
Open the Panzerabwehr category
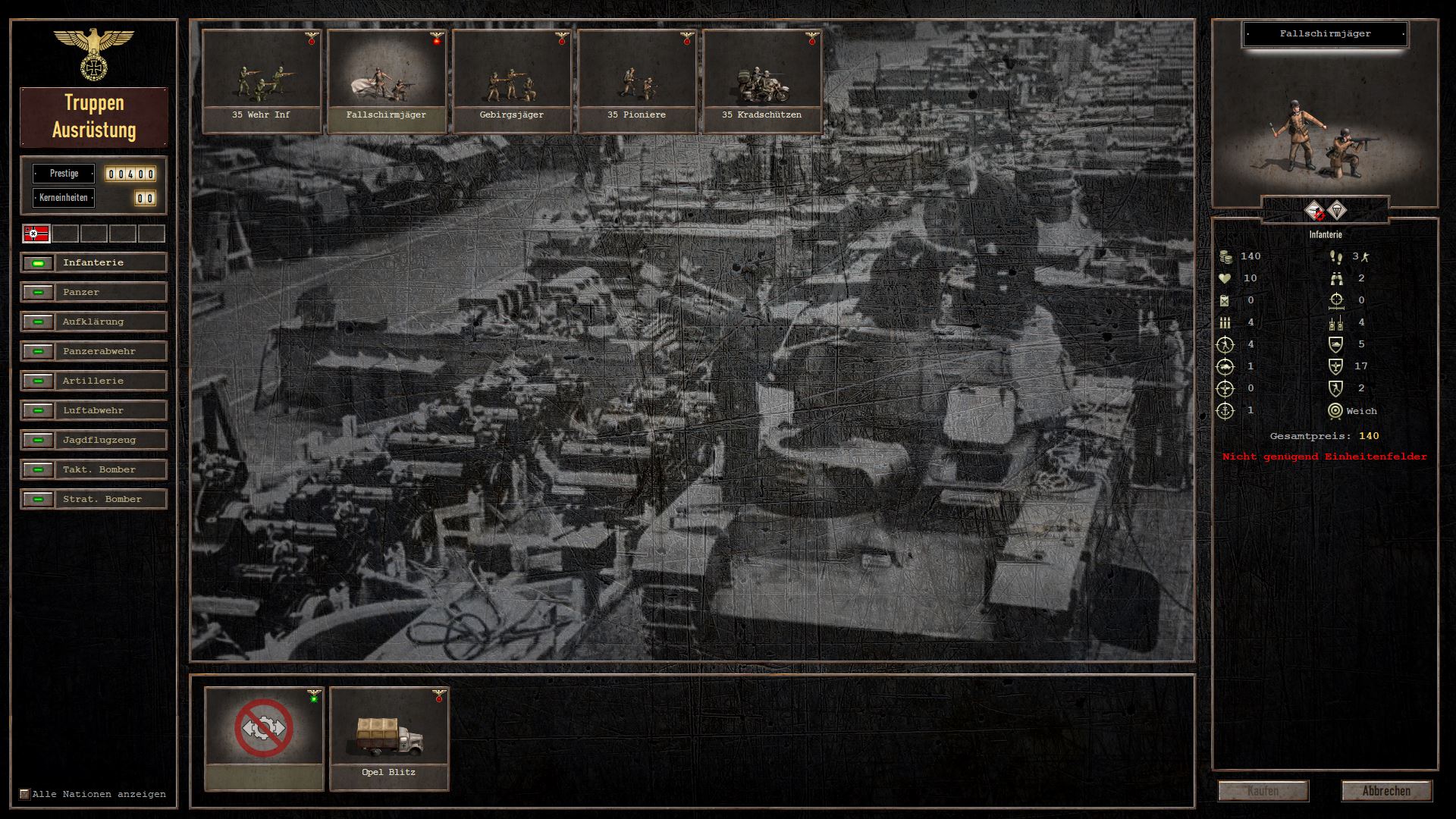pos(94,352)
